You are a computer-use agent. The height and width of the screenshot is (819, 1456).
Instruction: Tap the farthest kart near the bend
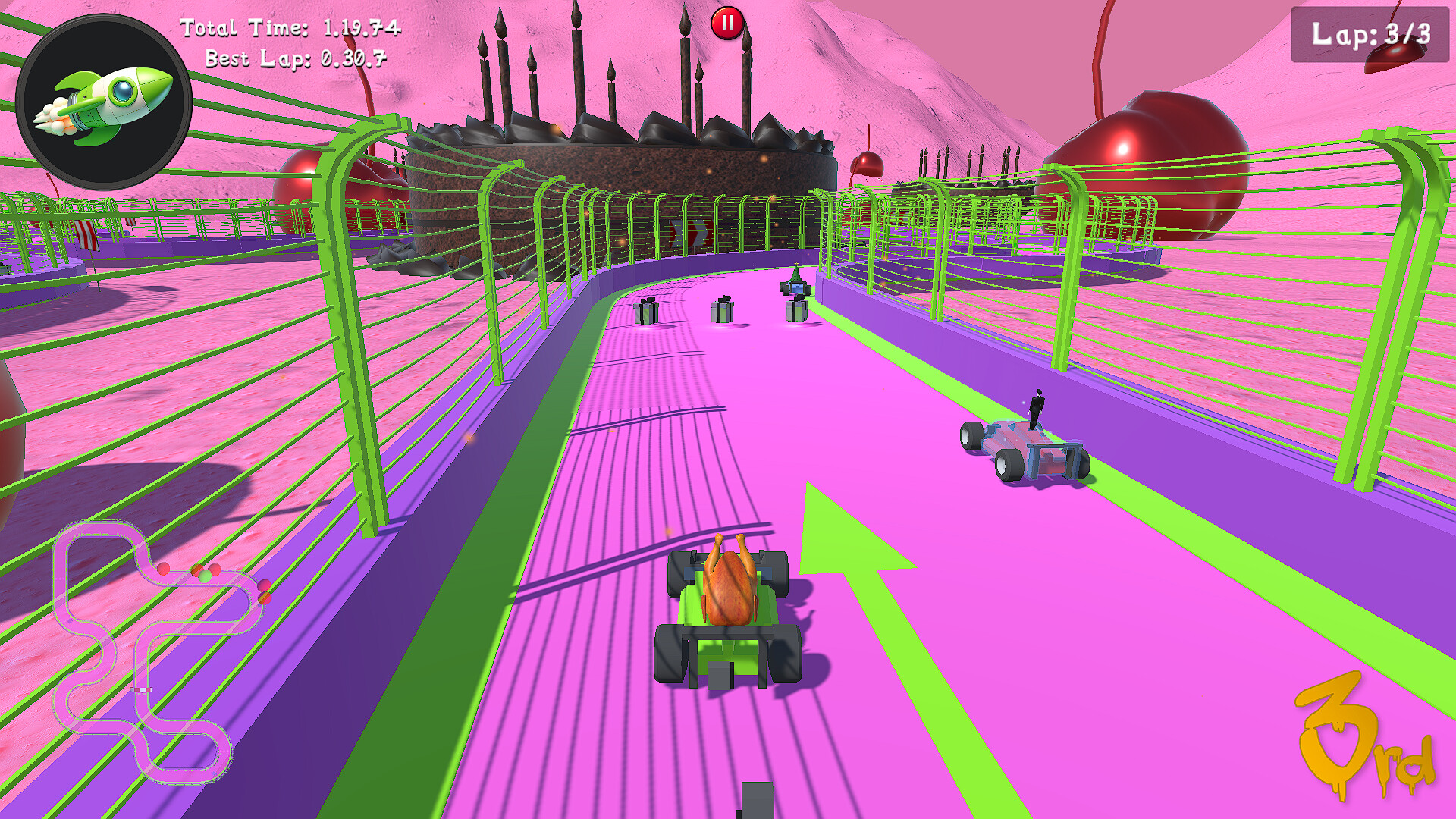tap(795, 288)
